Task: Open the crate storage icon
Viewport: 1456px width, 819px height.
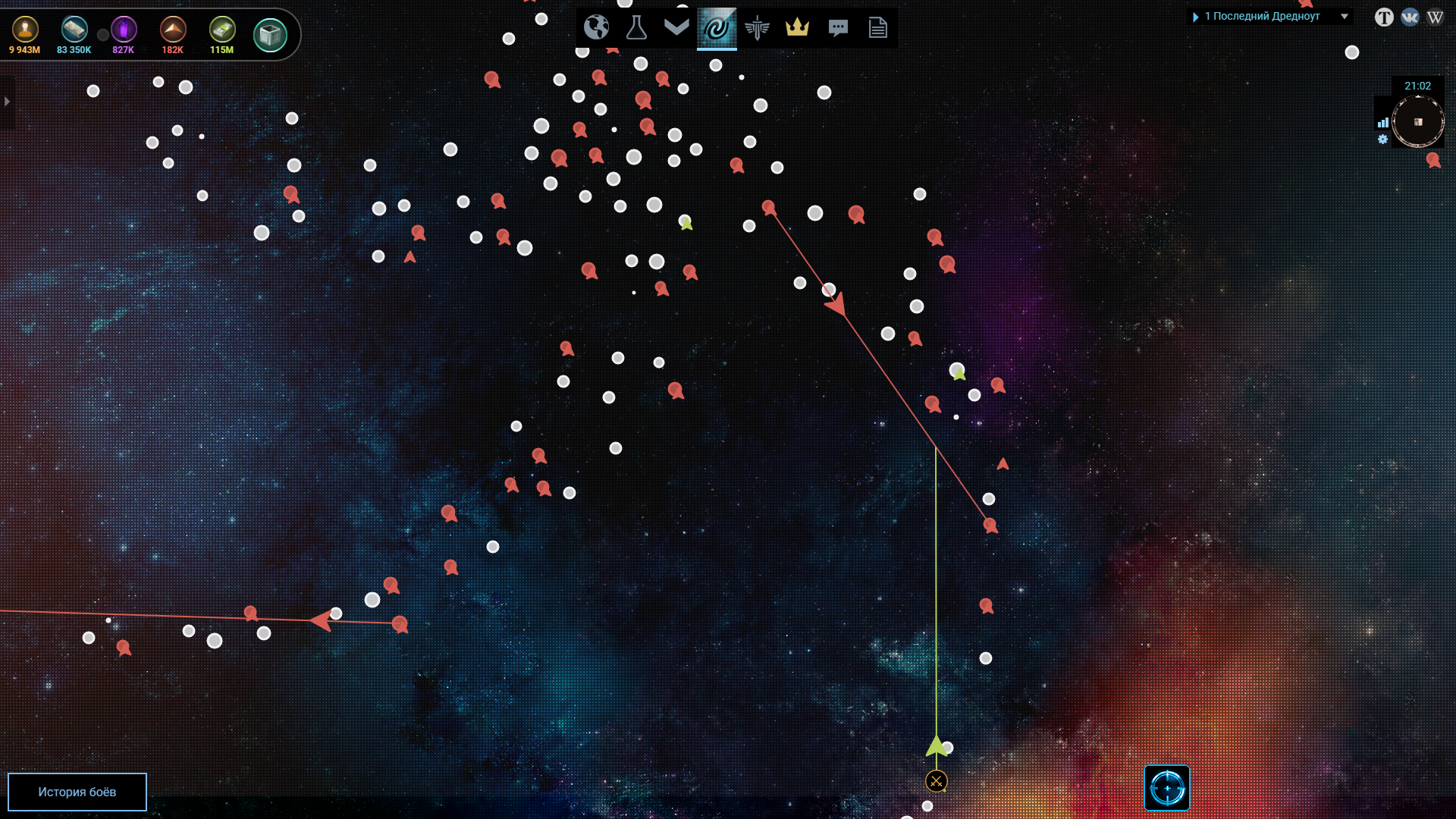Action: click(x=270, y=35)
